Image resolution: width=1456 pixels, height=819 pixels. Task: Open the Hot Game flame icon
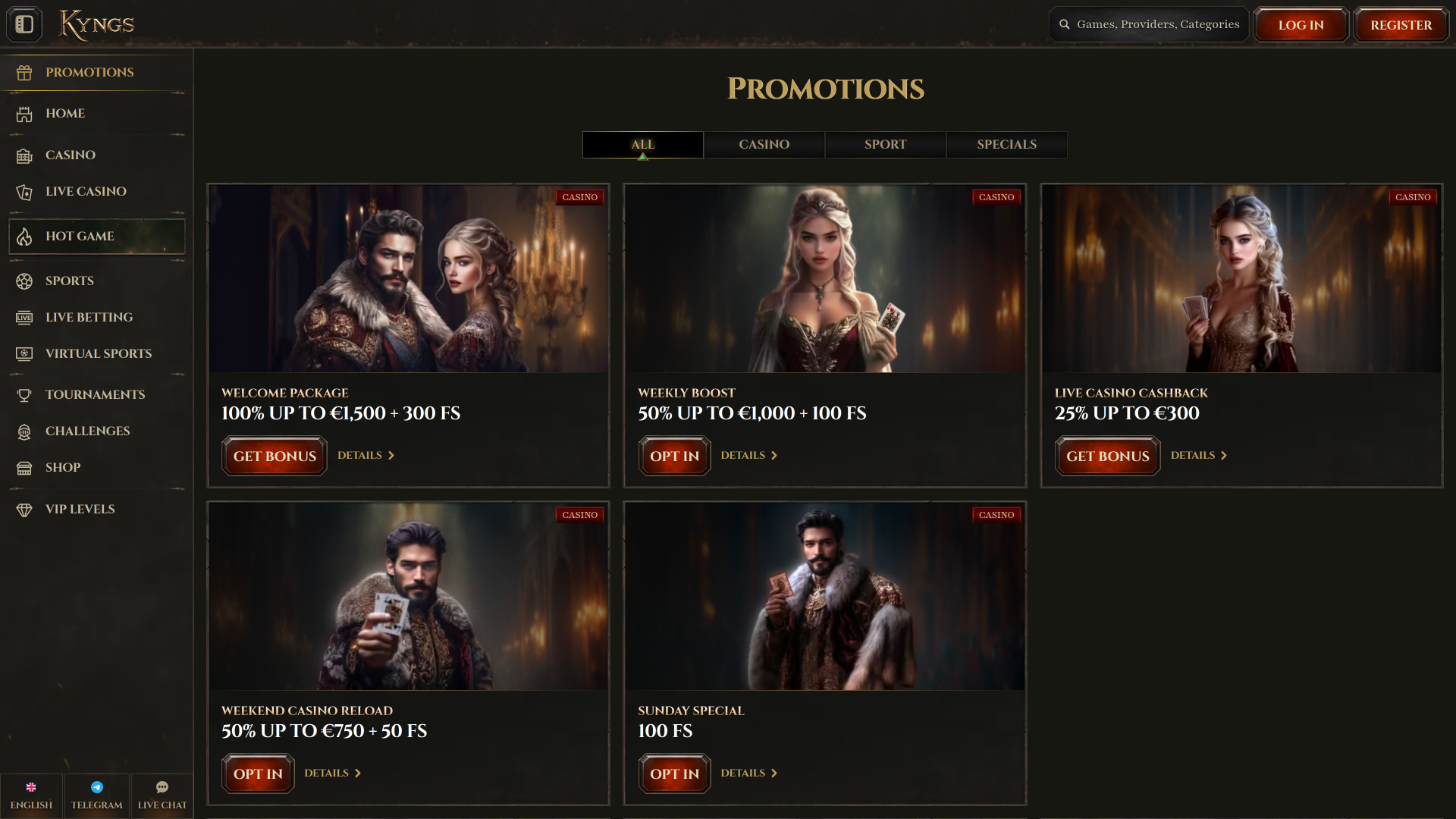[24, 236]
